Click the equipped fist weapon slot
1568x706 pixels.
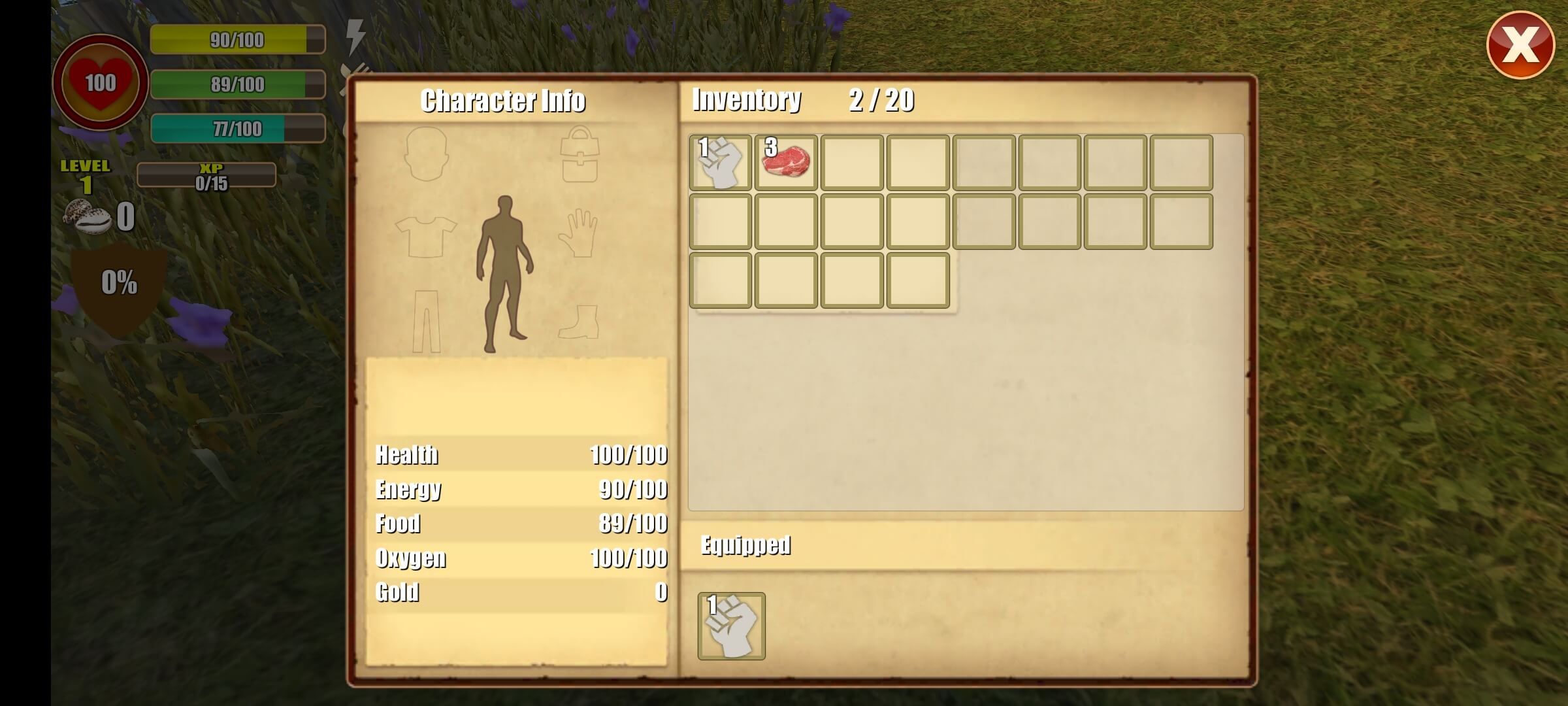[x=731, y=626]
